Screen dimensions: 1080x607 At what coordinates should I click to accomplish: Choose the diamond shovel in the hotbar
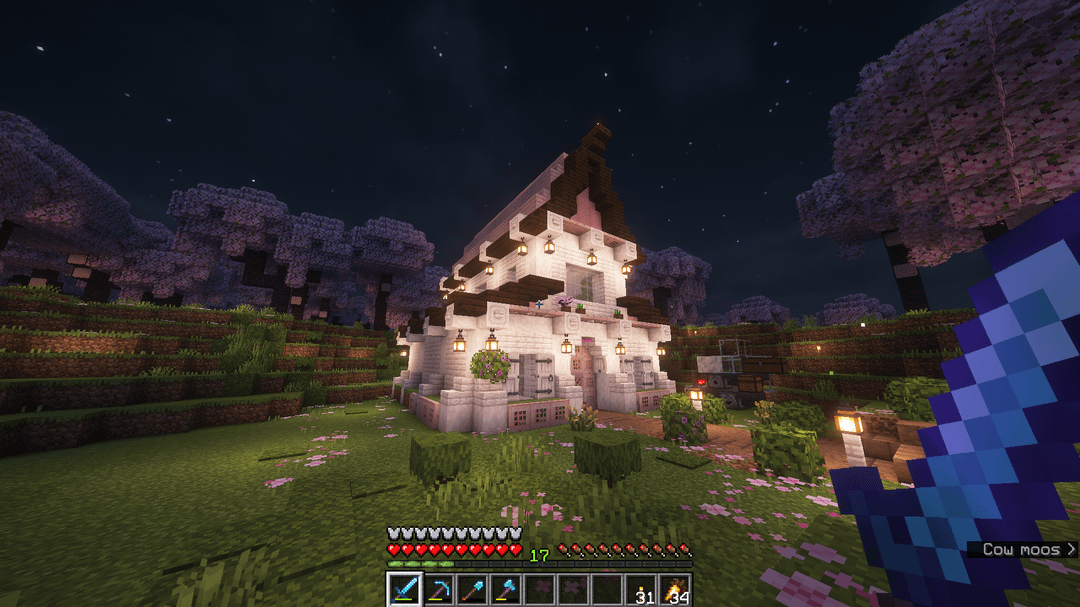click(472, 590)
